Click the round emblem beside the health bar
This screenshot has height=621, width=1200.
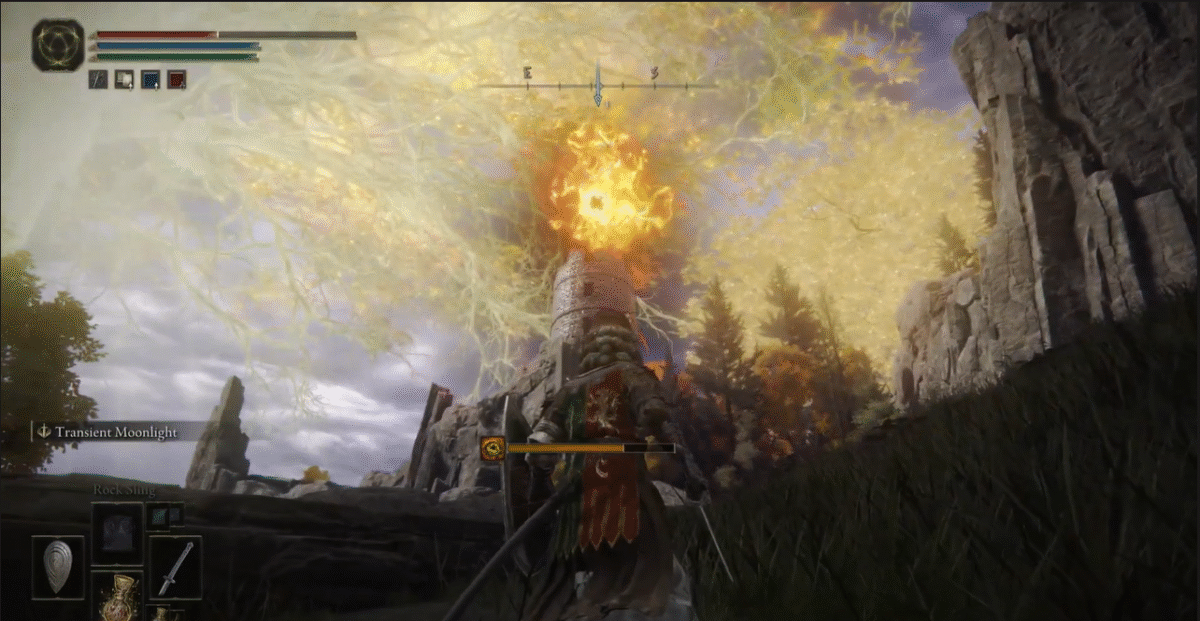pyautogui.click(x=58, y=45)
